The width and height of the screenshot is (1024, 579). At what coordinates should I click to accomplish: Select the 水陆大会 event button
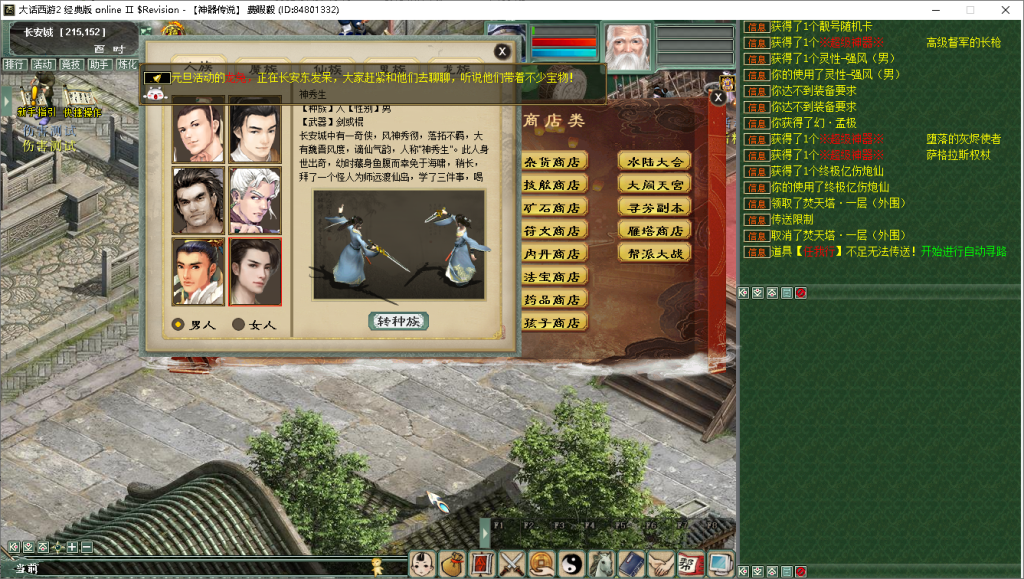tap(654, 162)
